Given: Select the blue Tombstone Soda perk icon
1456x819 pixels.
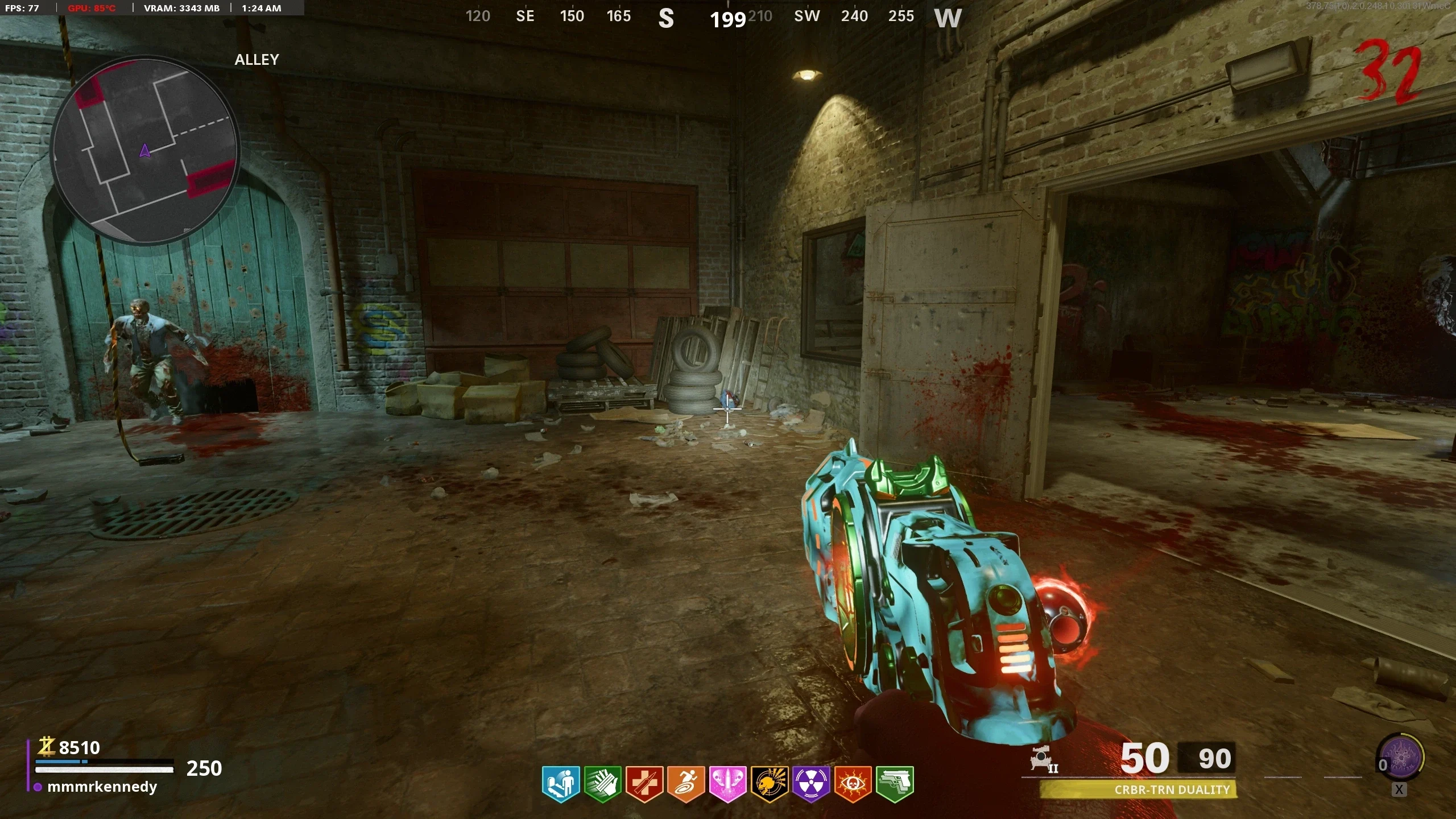Looking at the screenshot, I should 561,784.
